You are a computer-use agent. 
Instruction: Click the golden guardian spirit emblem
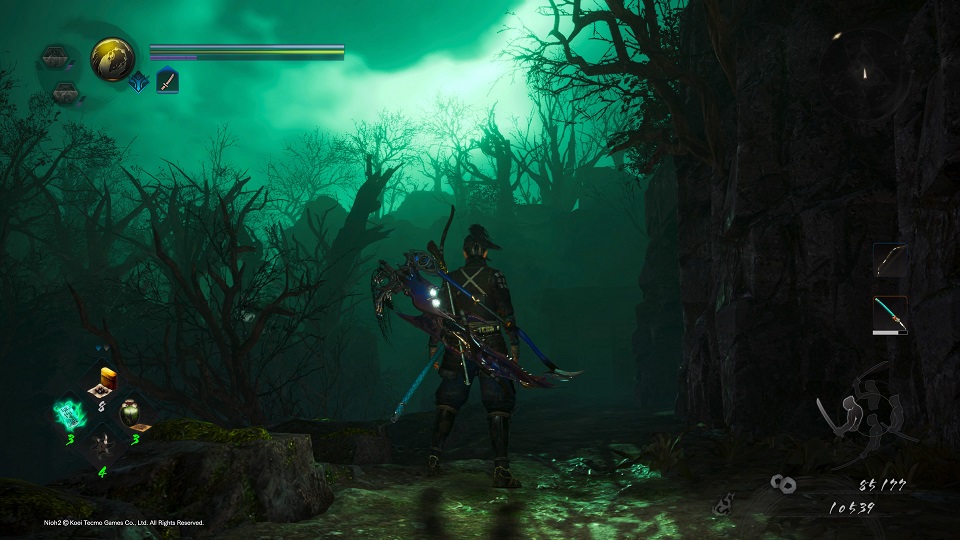pos(113,59)
